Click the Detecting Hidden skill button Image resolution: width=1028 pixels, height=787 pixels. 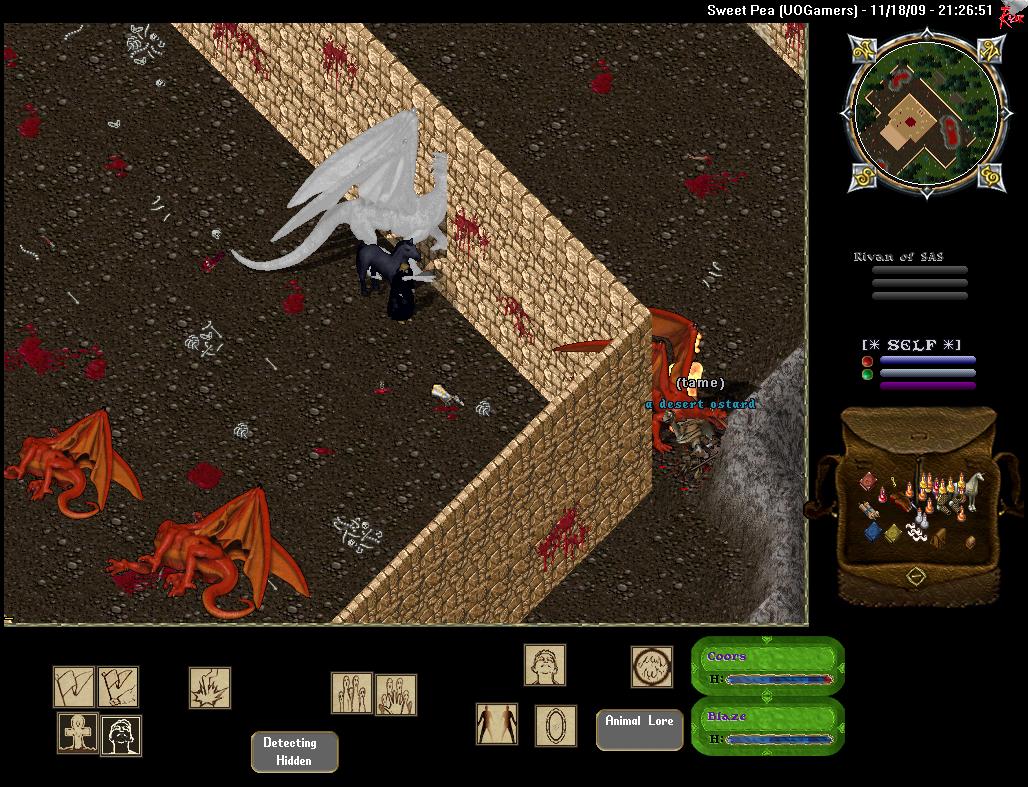pyautogui.click(x=294, y=752)
